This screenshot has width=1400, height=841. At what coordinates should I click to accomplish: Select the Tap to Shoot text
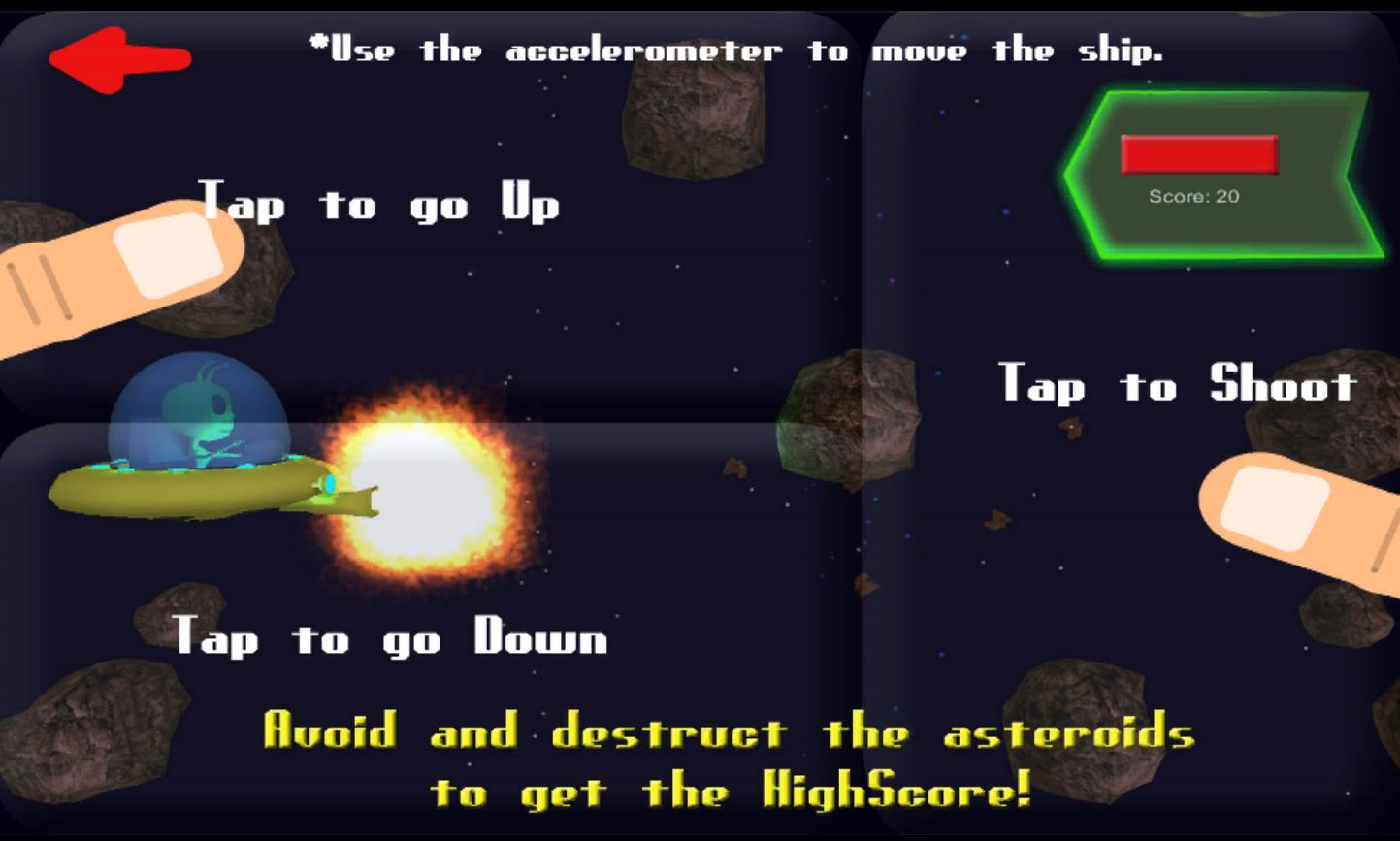1179,383
